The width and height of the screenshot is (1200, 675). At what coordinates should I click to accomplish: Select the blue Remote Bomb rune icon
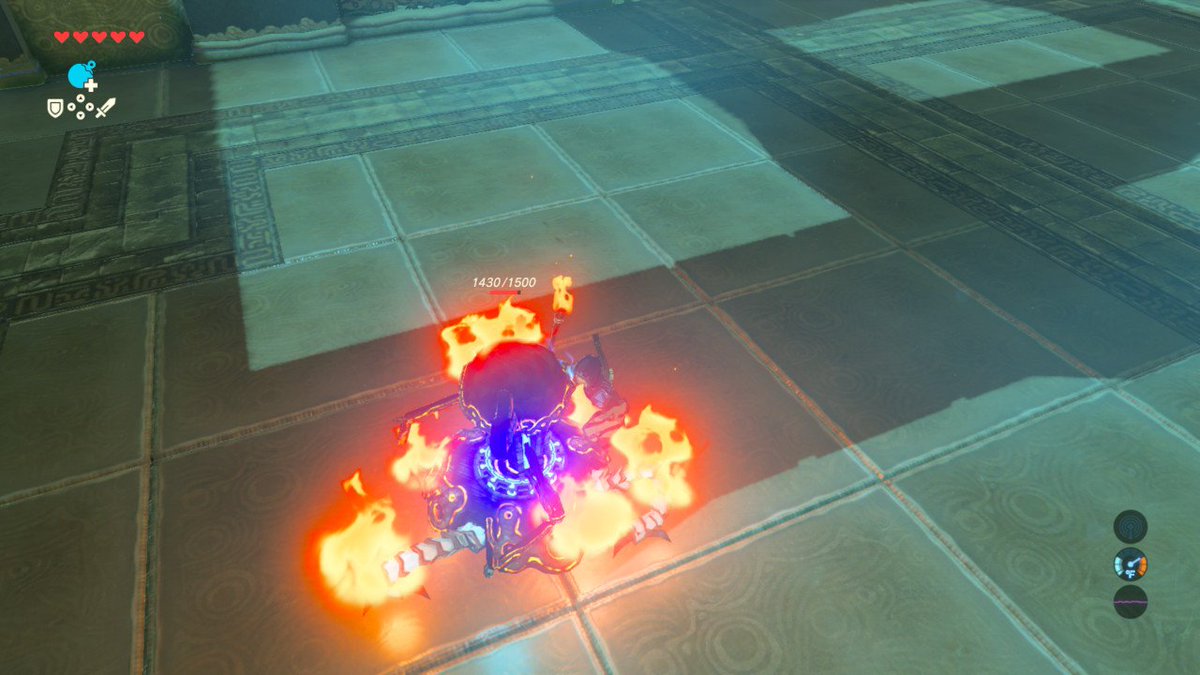click(x=81, y=75)
